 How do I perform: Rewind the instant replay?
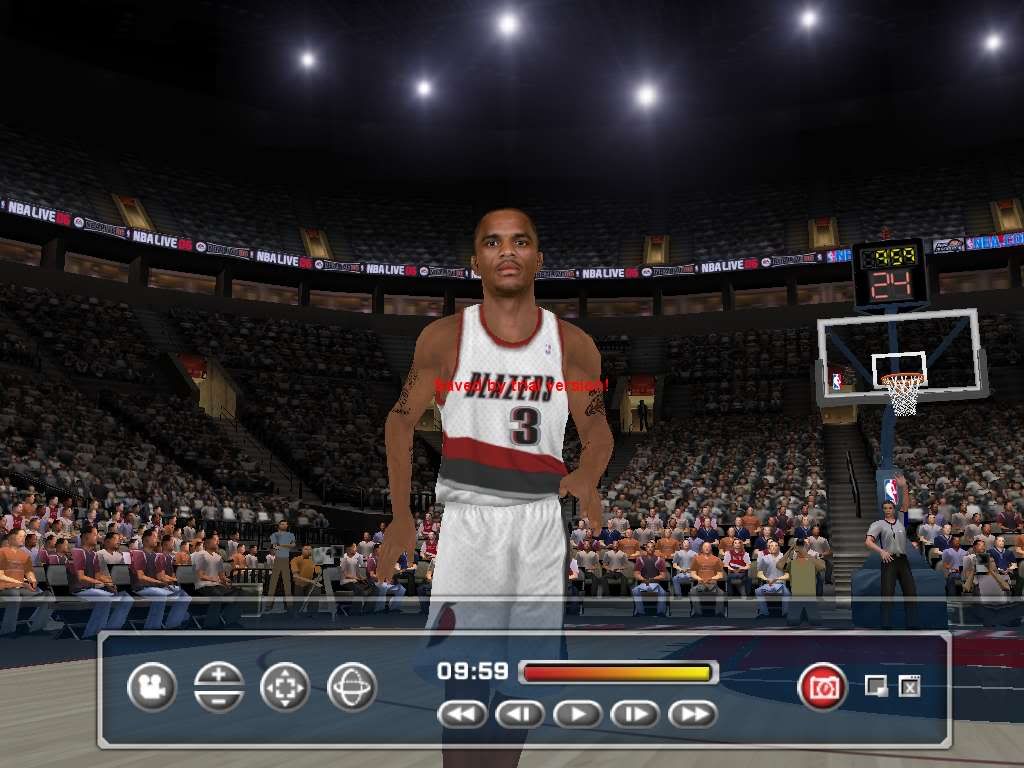462,714
